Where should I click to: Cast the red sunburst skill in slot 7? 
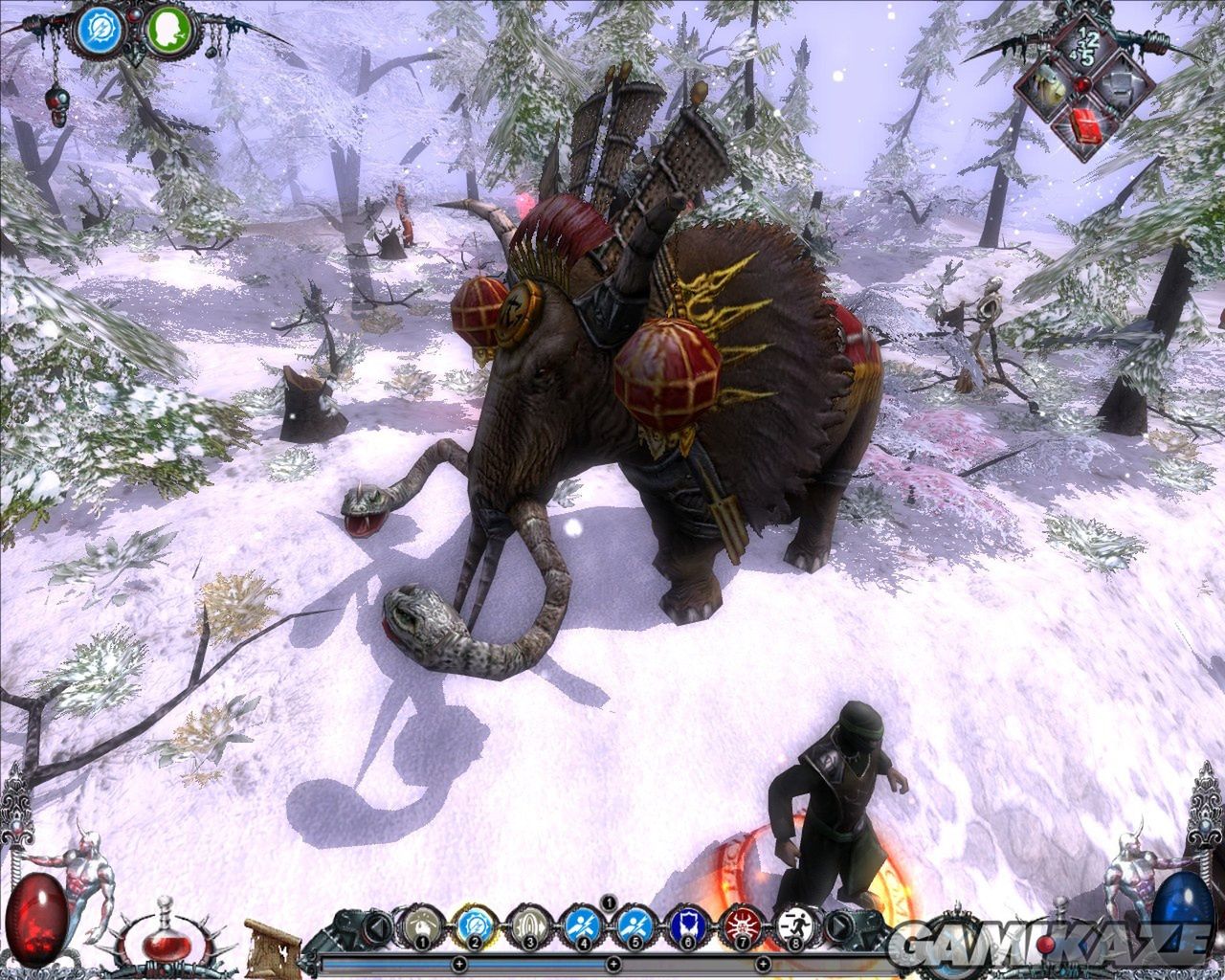pos(739,924)
